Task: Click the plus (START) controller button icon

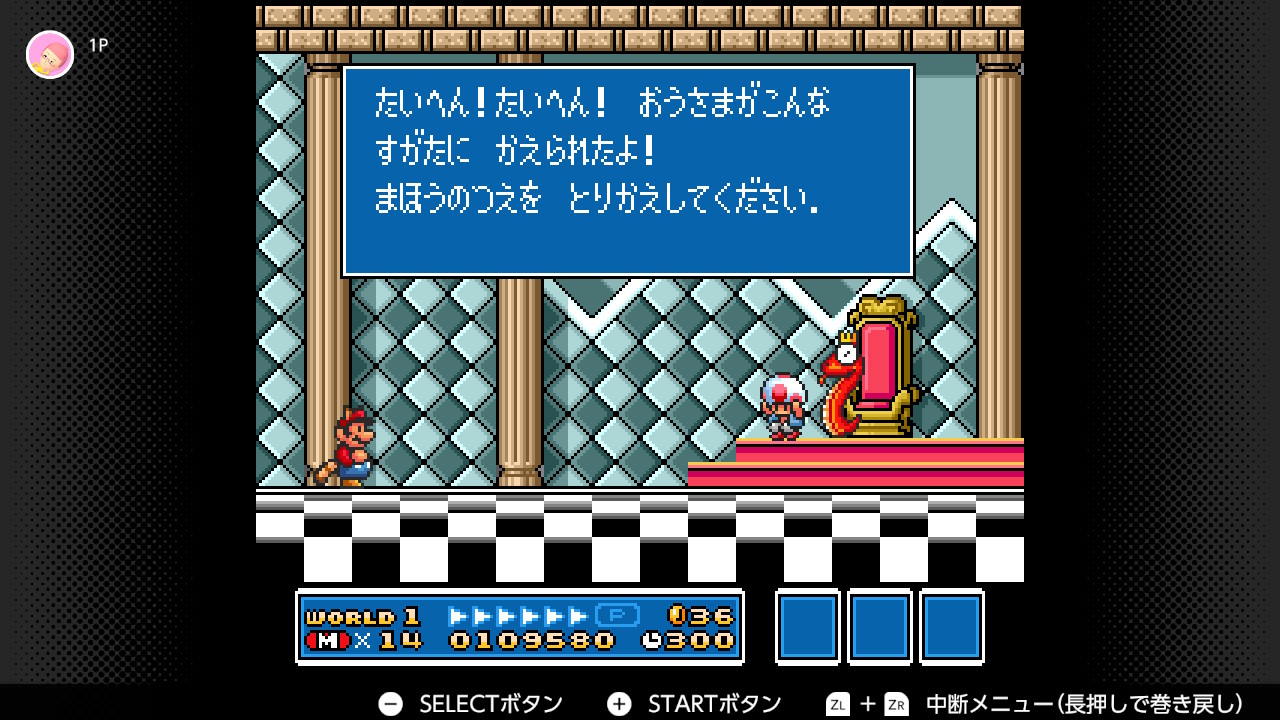Action: coord(617,703)
